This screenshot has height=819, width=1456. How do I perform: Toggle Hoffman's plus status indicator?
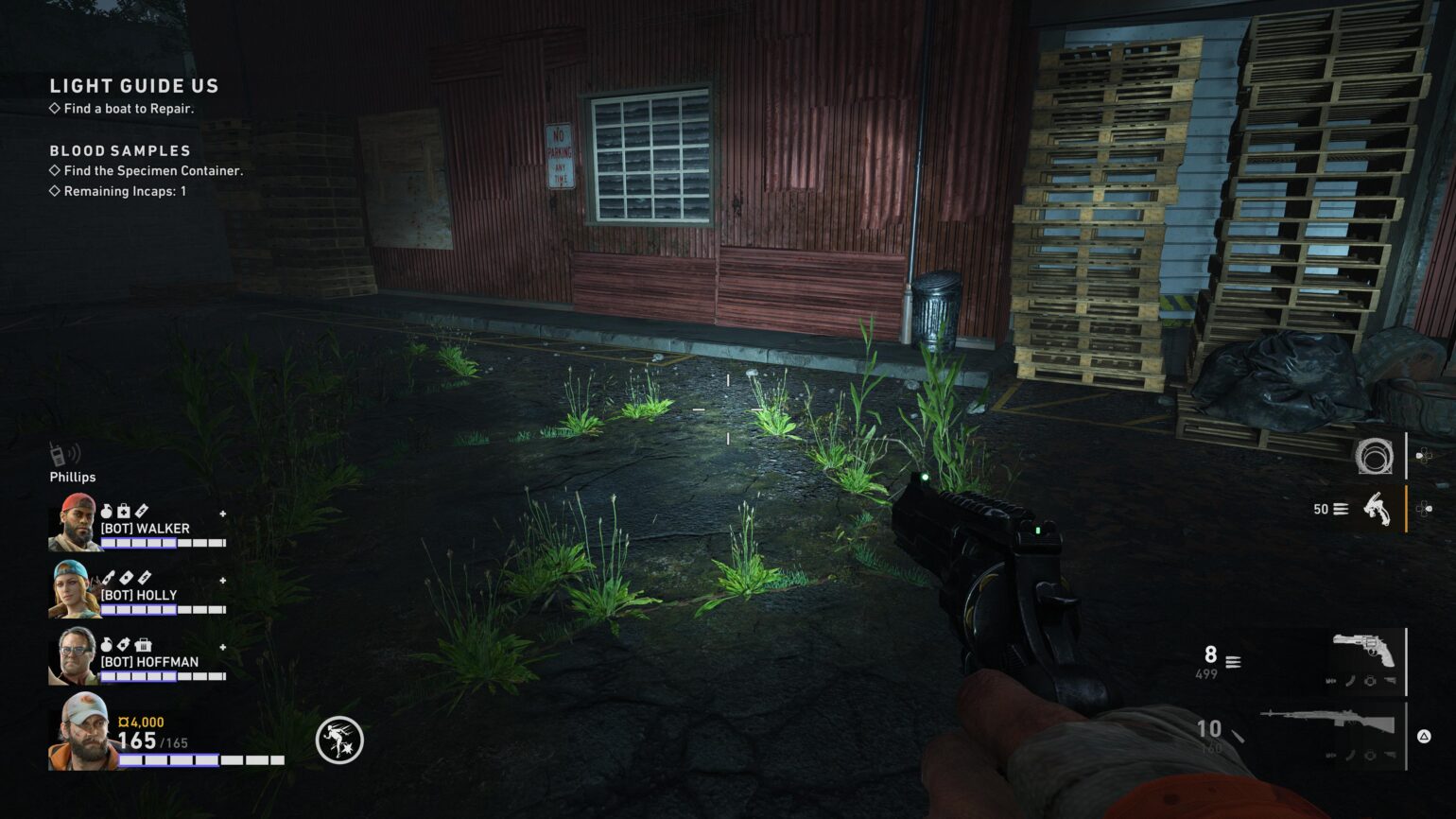(223, 646)
